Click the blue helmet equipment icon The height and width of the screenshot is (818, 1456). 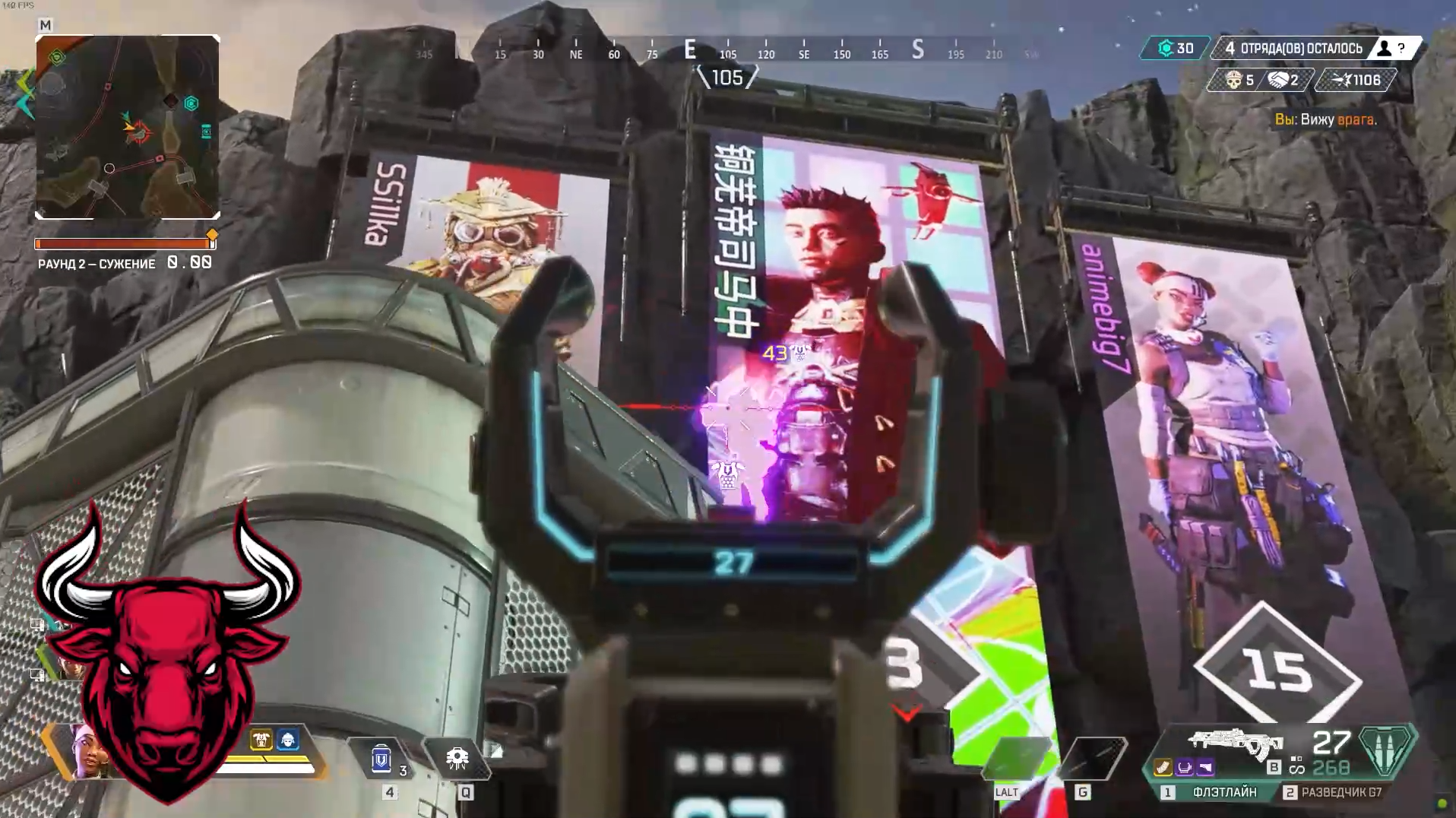(288, 740)
